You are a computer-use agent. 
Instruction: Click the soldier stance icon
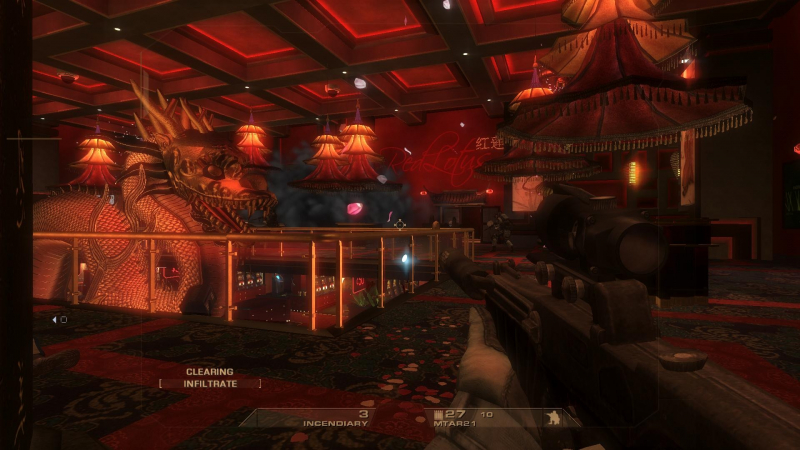549,418
